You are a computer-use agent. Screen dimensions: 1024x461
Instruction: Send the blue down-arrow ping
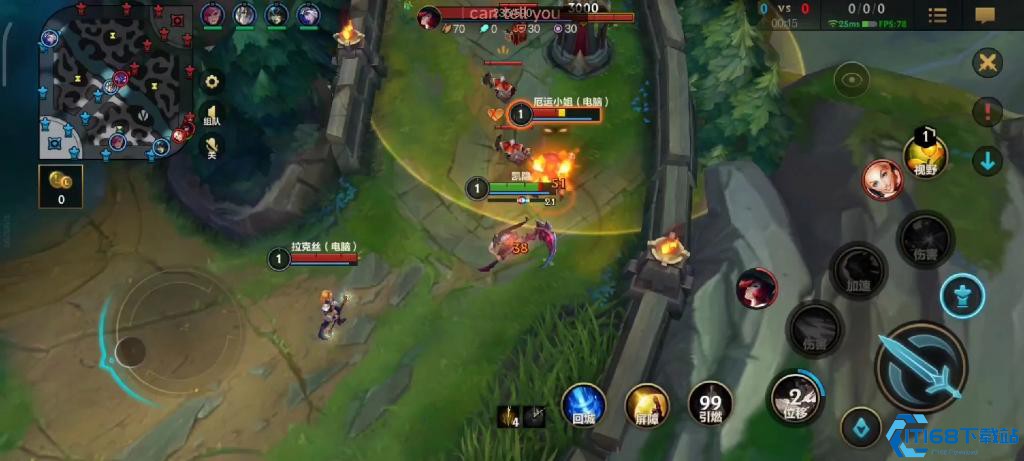(x=987, y=160)
